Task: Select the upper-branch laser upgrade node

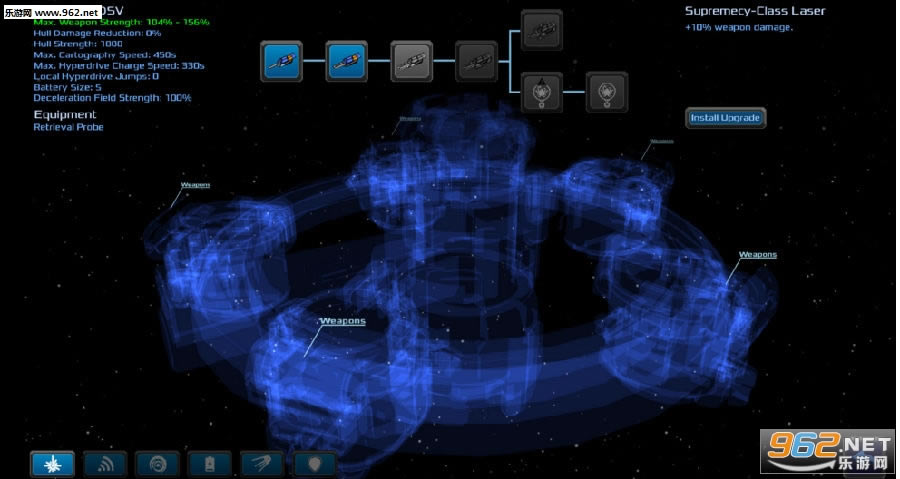Action: click(x=542, y=29)
